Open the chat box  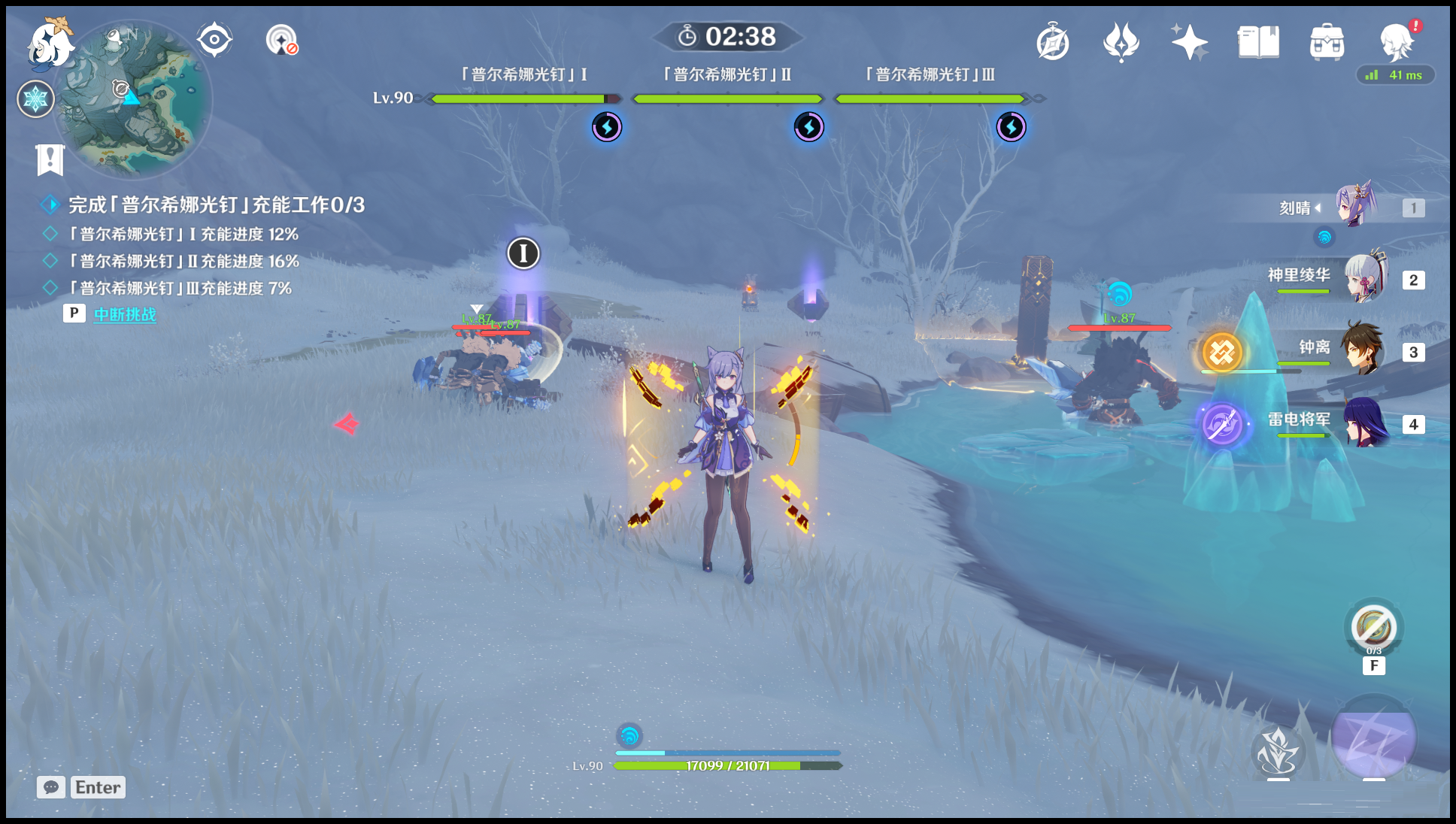click(81, 787)
